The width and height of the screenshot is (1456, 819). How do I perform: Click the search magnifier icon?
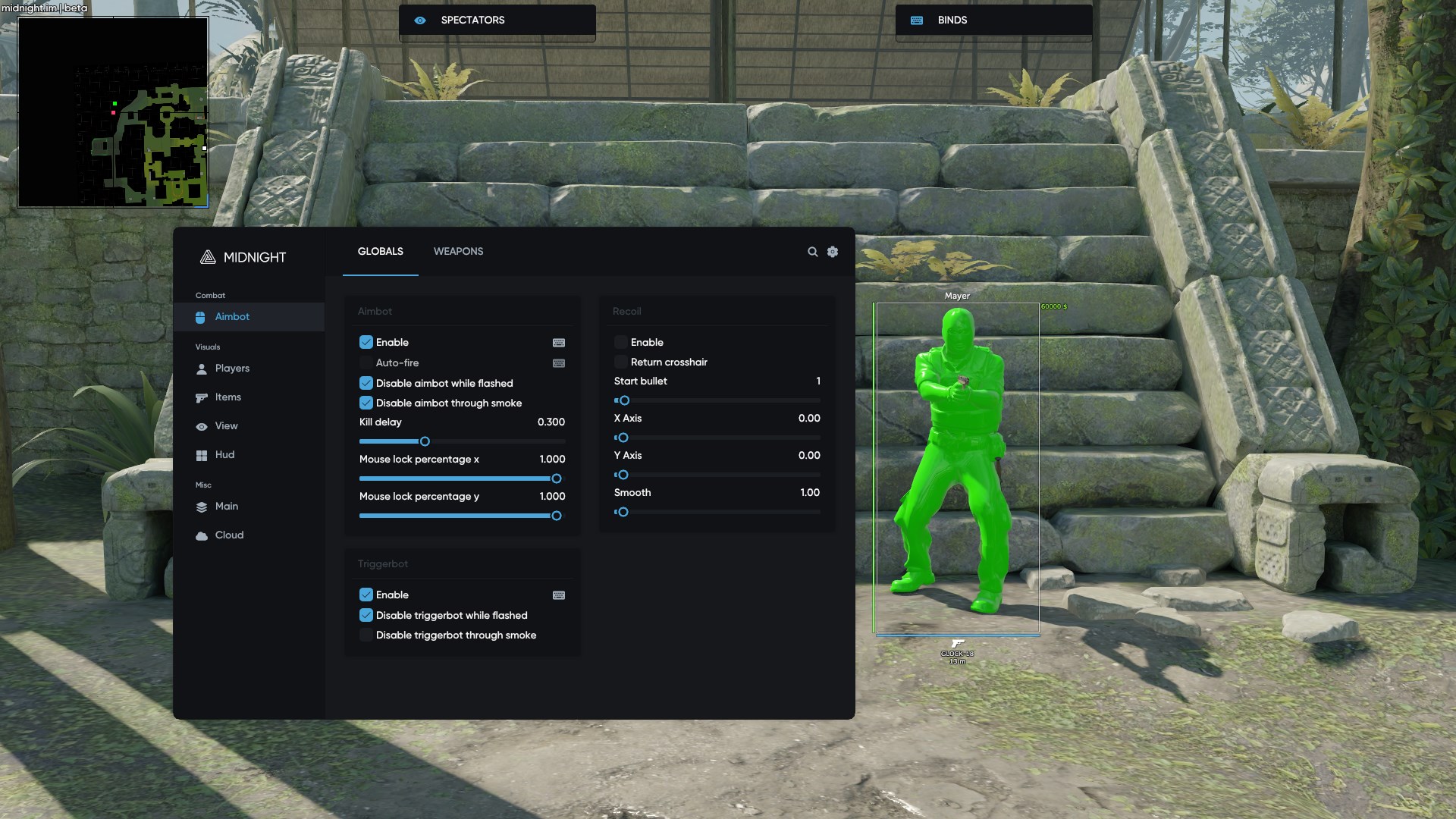pyautogui.click(x=812, y=251)
